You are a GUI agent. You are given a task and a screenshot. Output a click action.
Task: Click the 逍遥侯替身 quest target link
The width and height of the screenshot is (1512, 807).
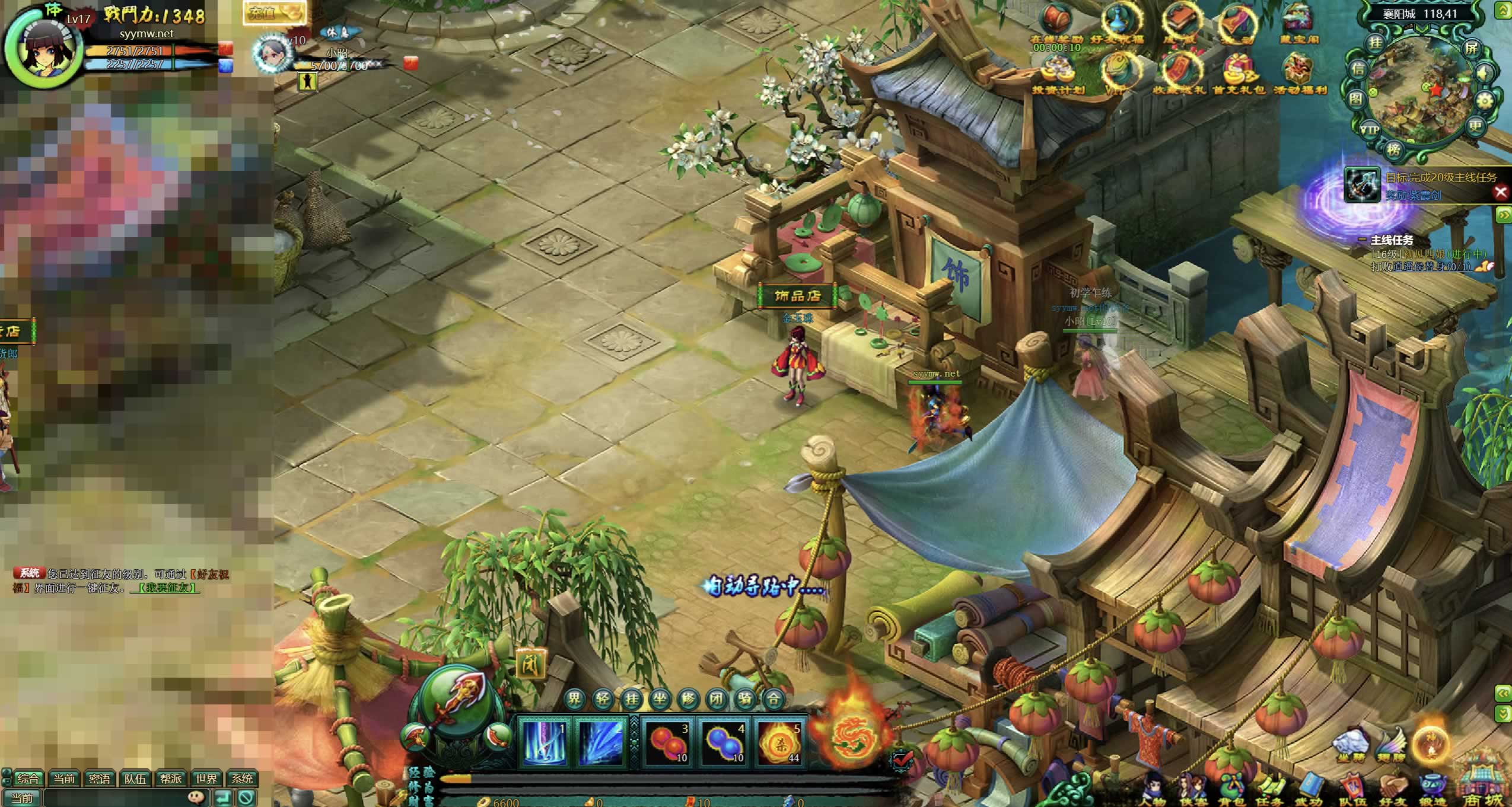(x=1428, y=267)
